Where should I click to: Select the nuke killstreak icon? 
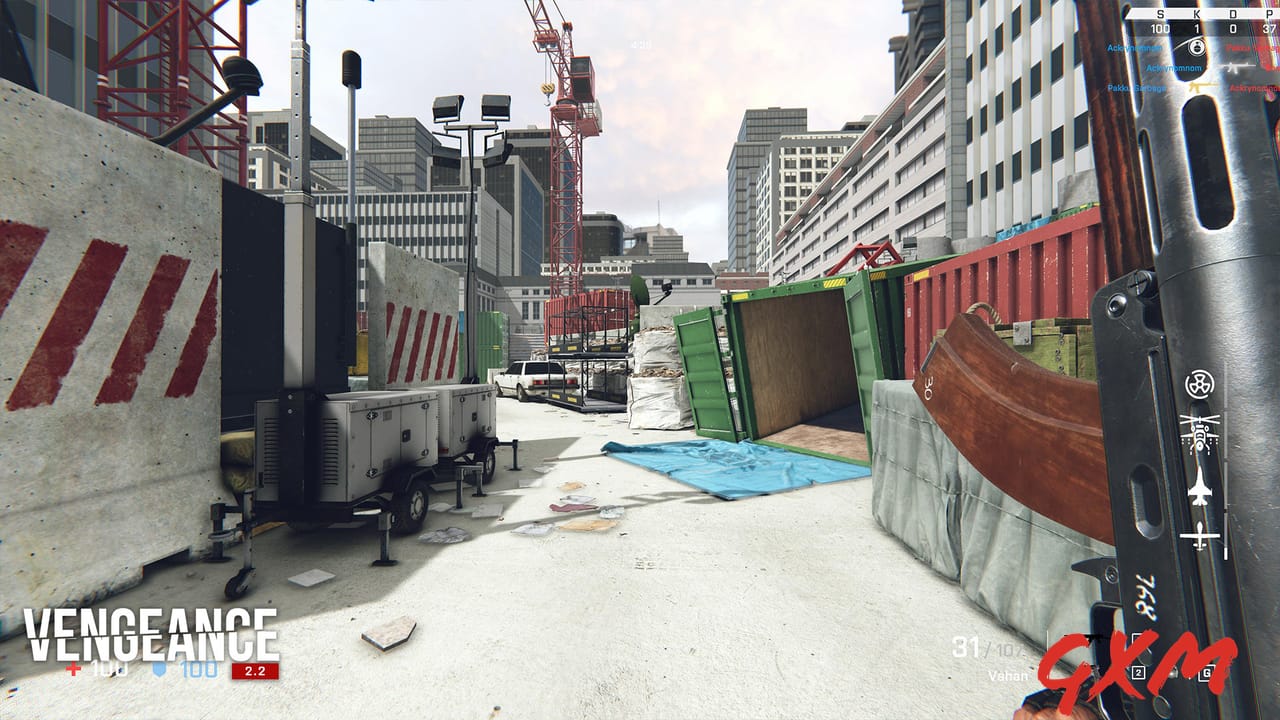pos(1200,384)
